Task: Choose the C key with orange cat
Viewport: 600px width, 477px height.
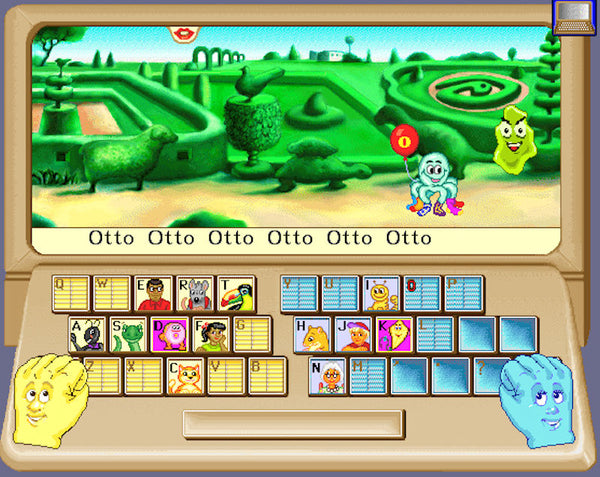Action: (x=186, y=376)
